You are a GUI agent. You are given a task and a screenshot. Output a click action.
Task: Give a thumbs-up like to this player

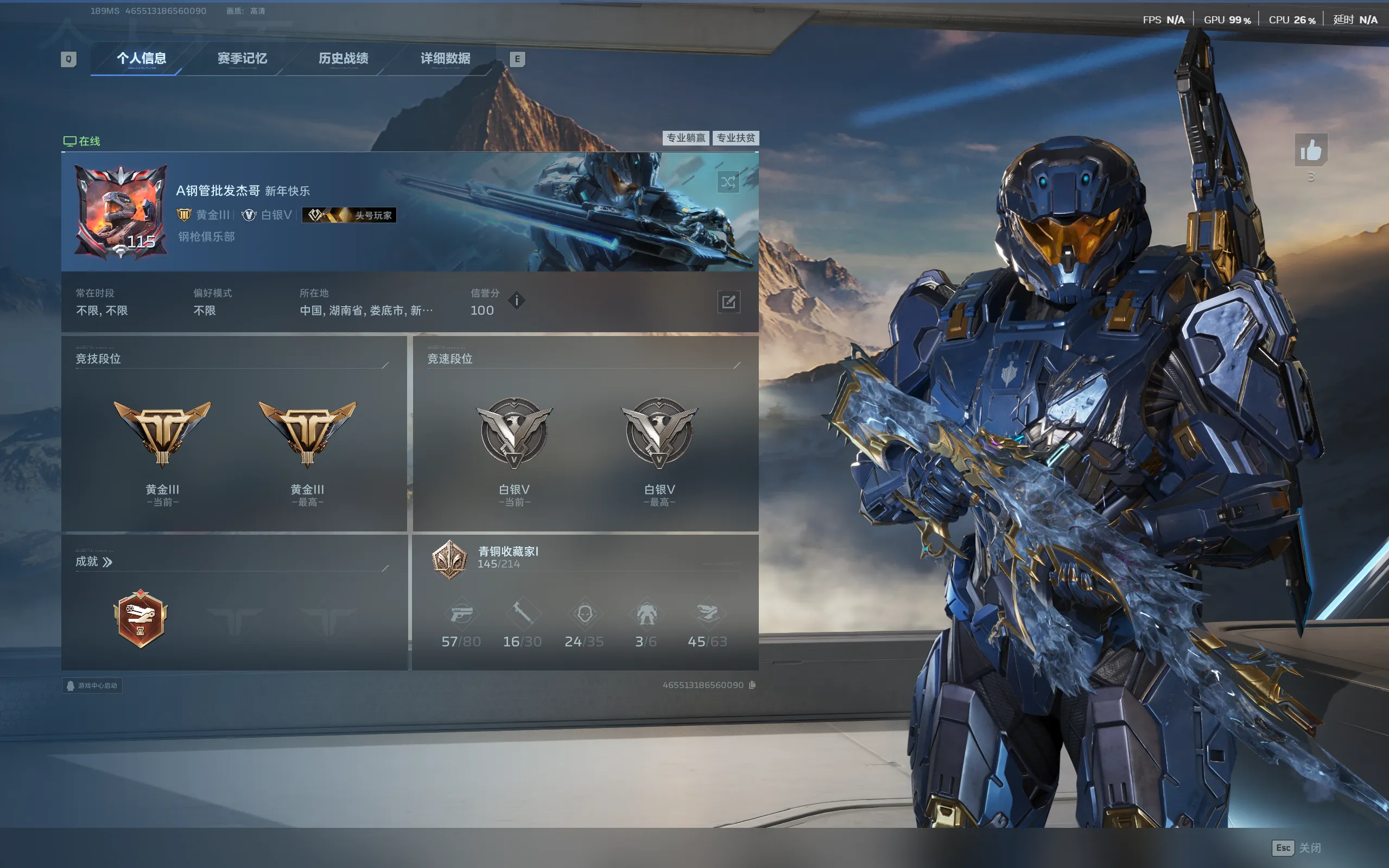[1311, 150]
